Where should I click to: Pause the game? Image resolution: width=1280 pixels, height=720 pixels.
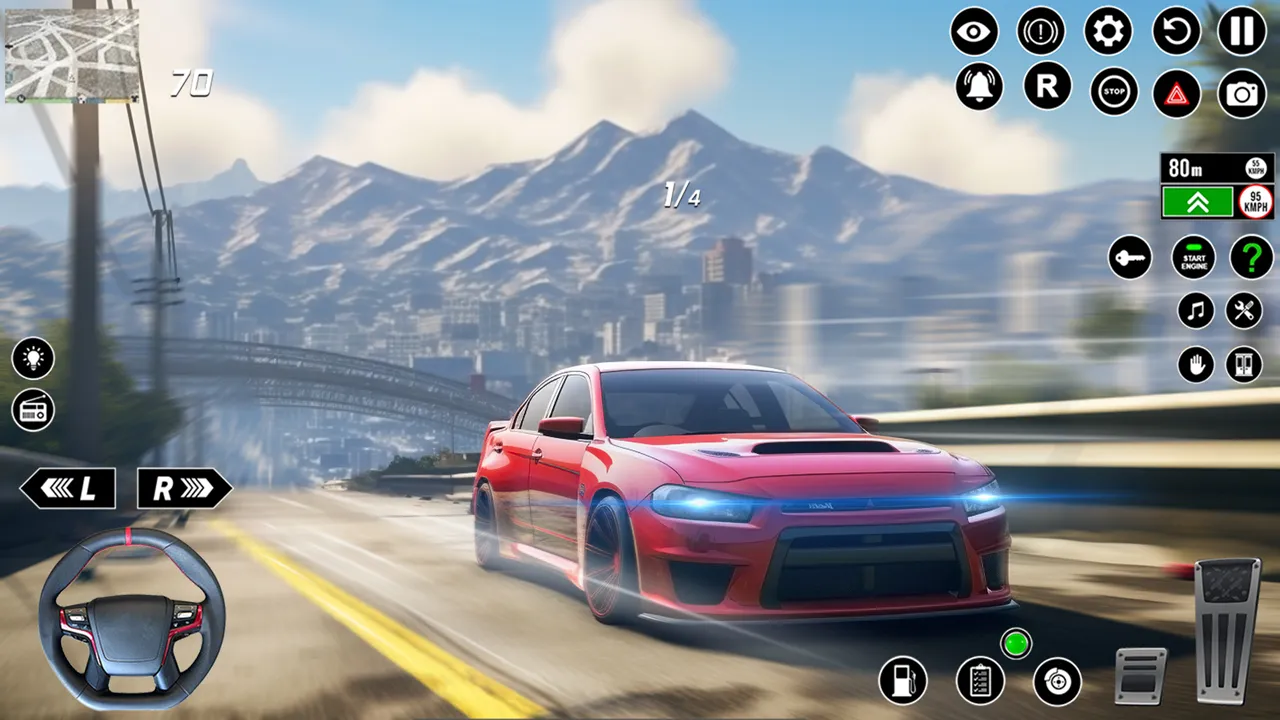[1240, 32]
